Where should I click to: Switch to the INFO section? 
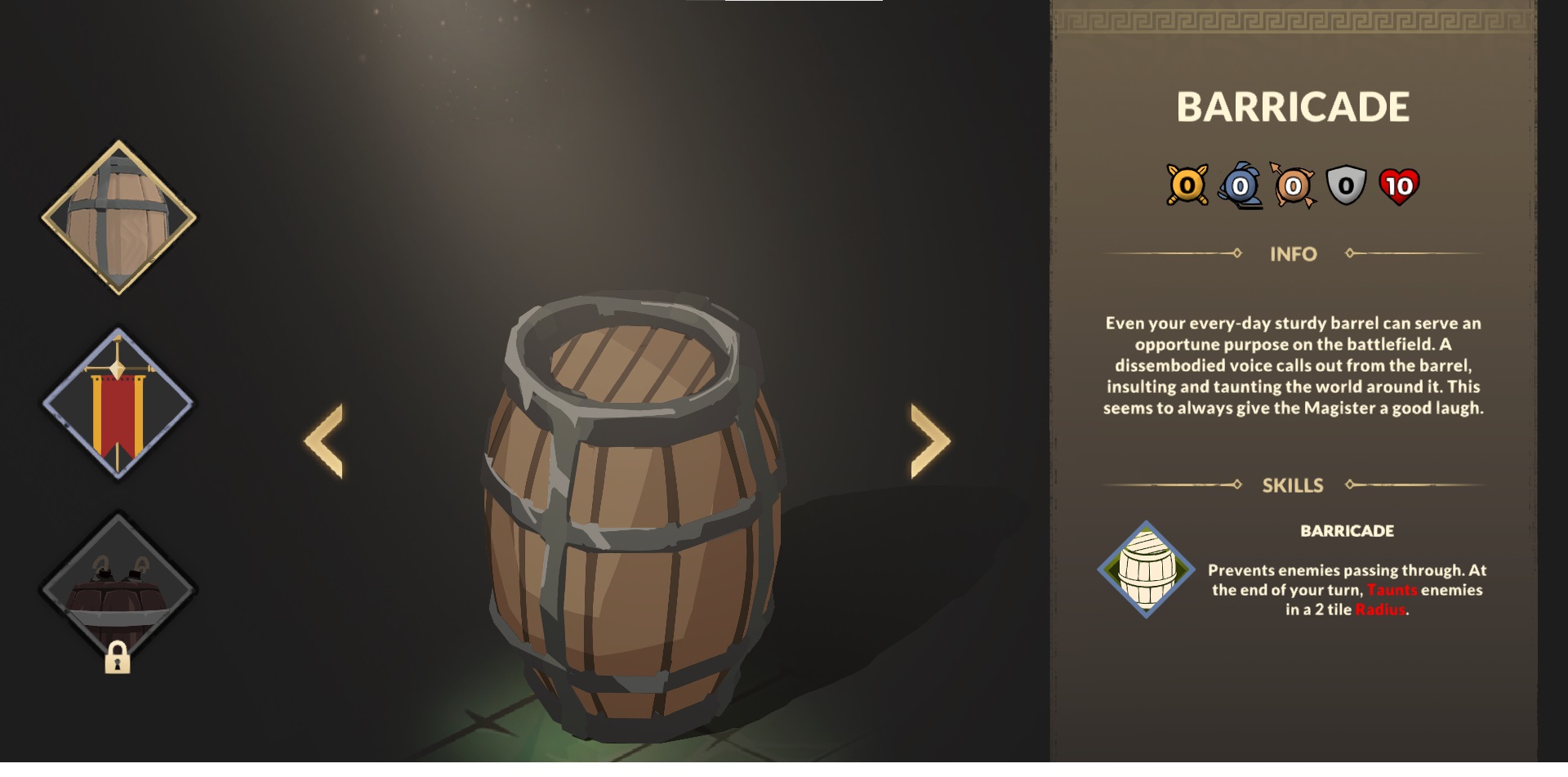(x=1294, y=254)
